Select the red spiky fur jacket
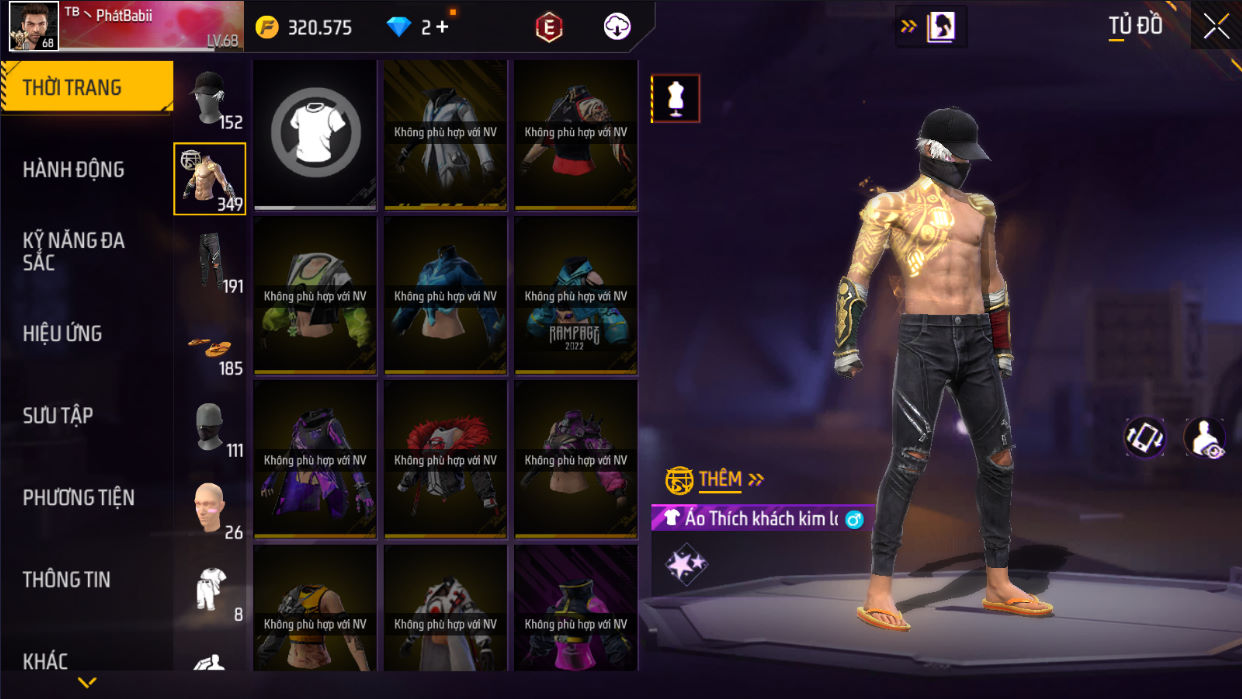 coord(445,460)
